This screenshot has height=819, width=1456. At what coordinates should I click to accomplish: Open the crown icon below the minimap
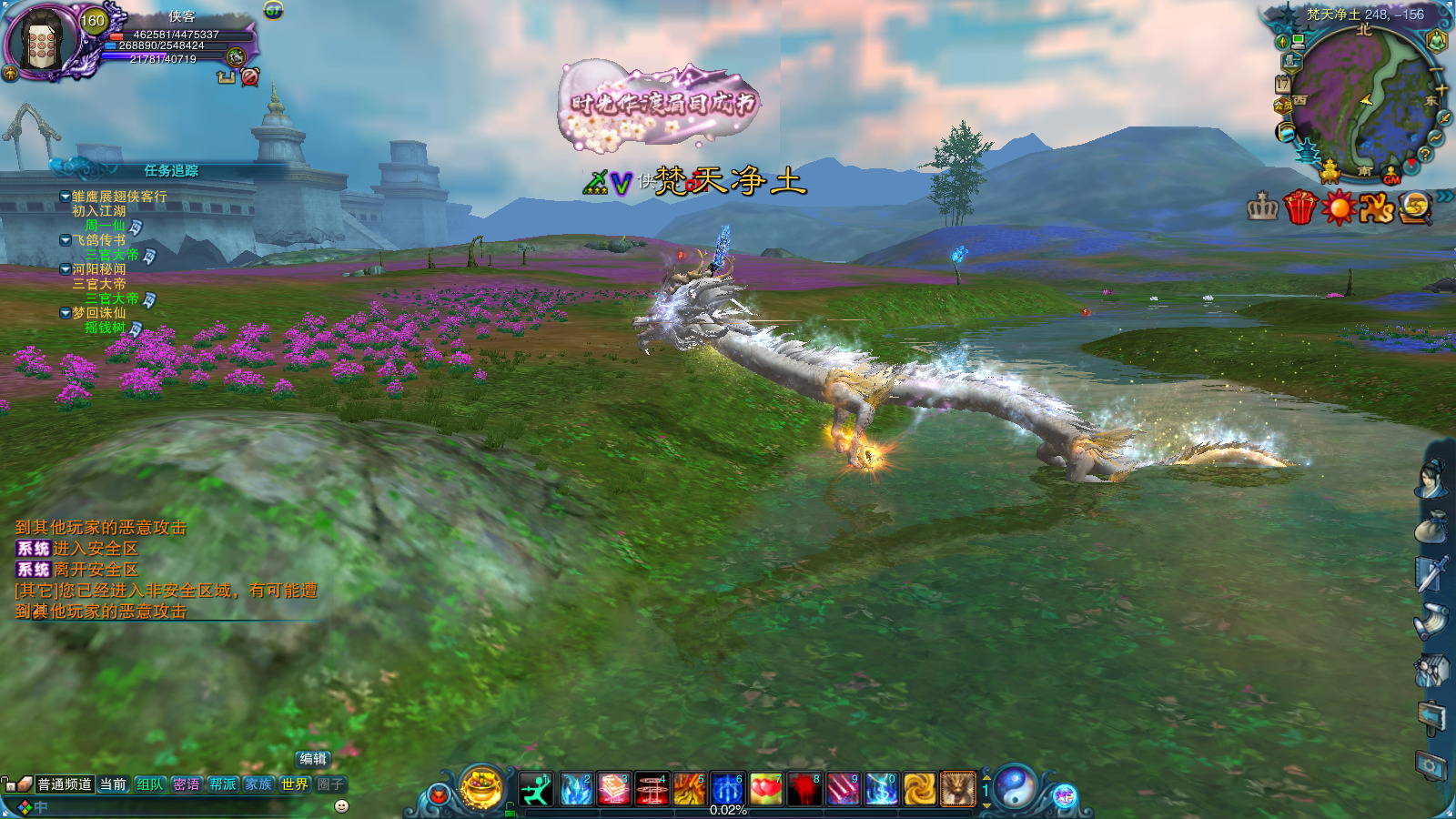pos(1262,207)
